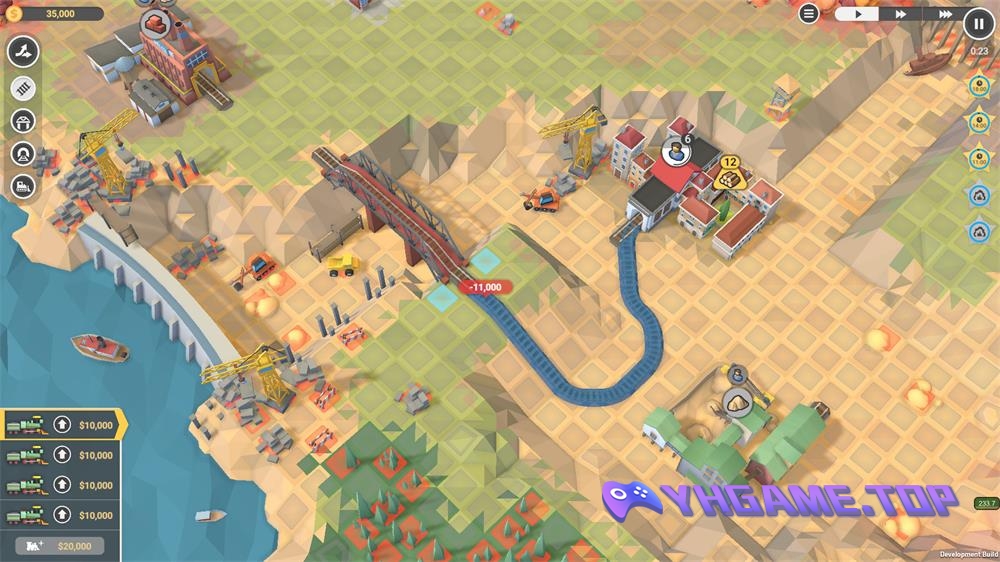
Task: Pause the game
Action: pos(978,23)
